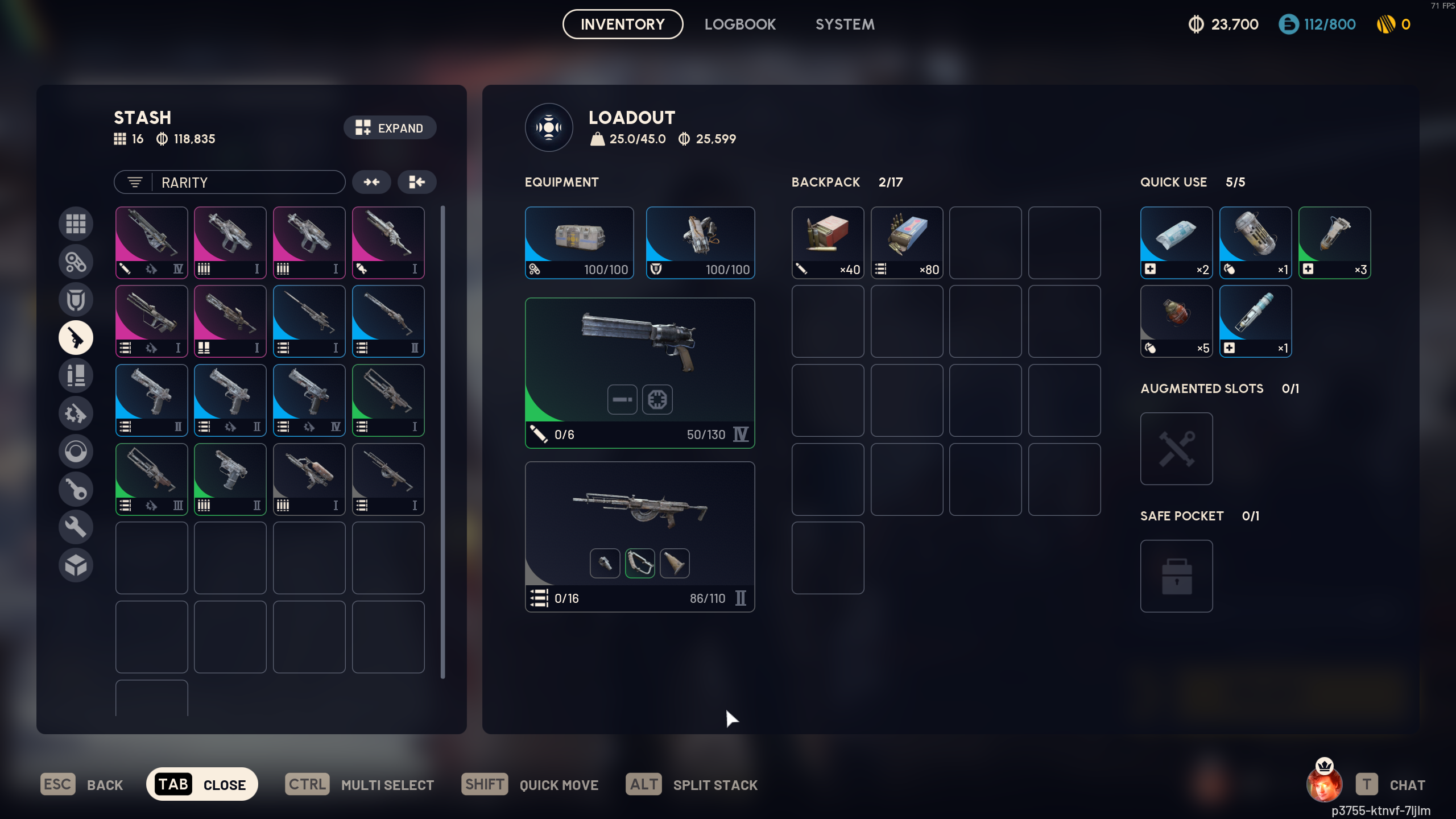The width and height of the screenshot is (1456, 819).
Task: Click the empty safe pocket slot
Action: [x=1176, y=576]
